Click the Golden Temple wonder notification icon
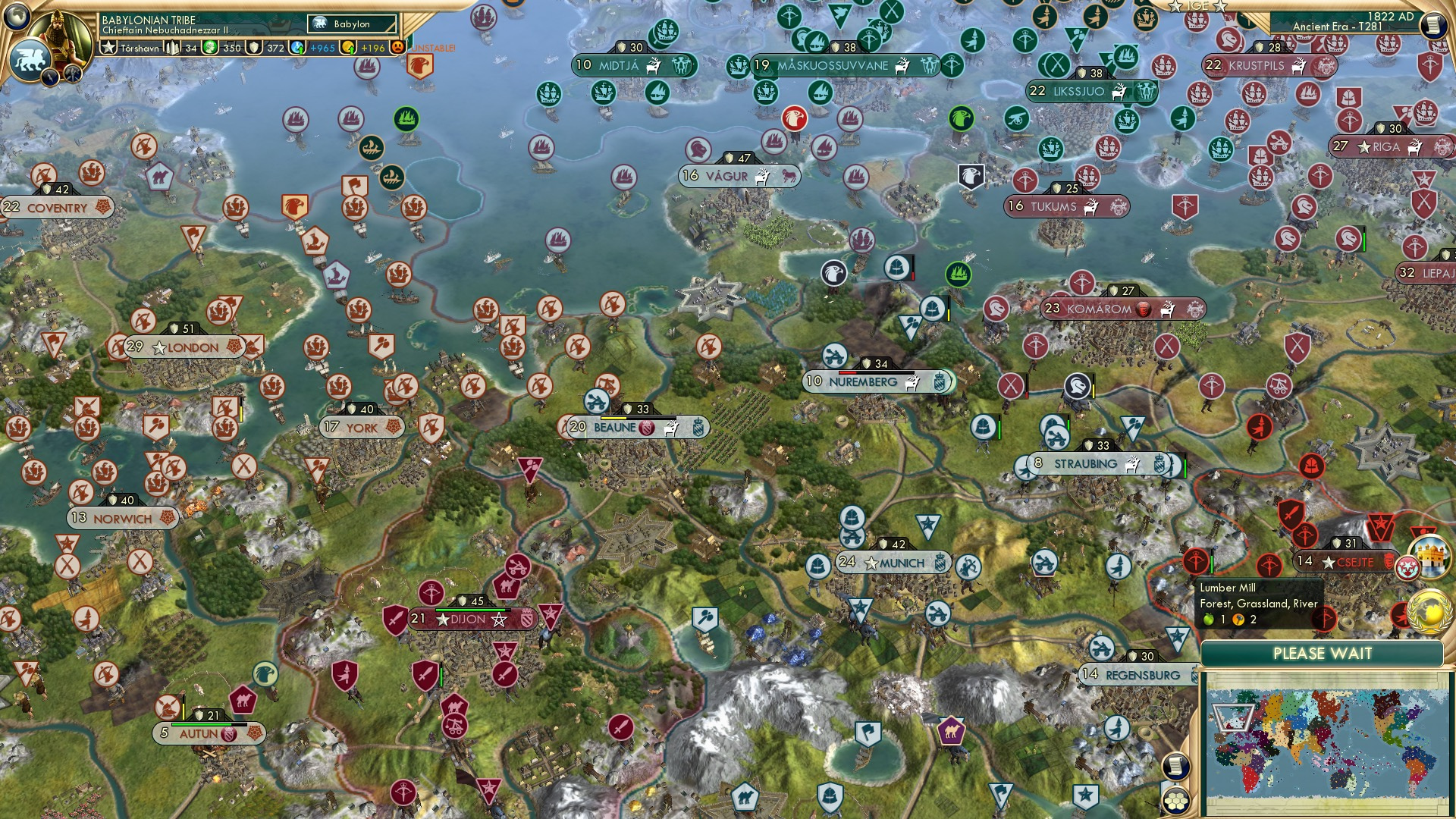Screen dimensions: 1456x819 (x=1432, y=557)
